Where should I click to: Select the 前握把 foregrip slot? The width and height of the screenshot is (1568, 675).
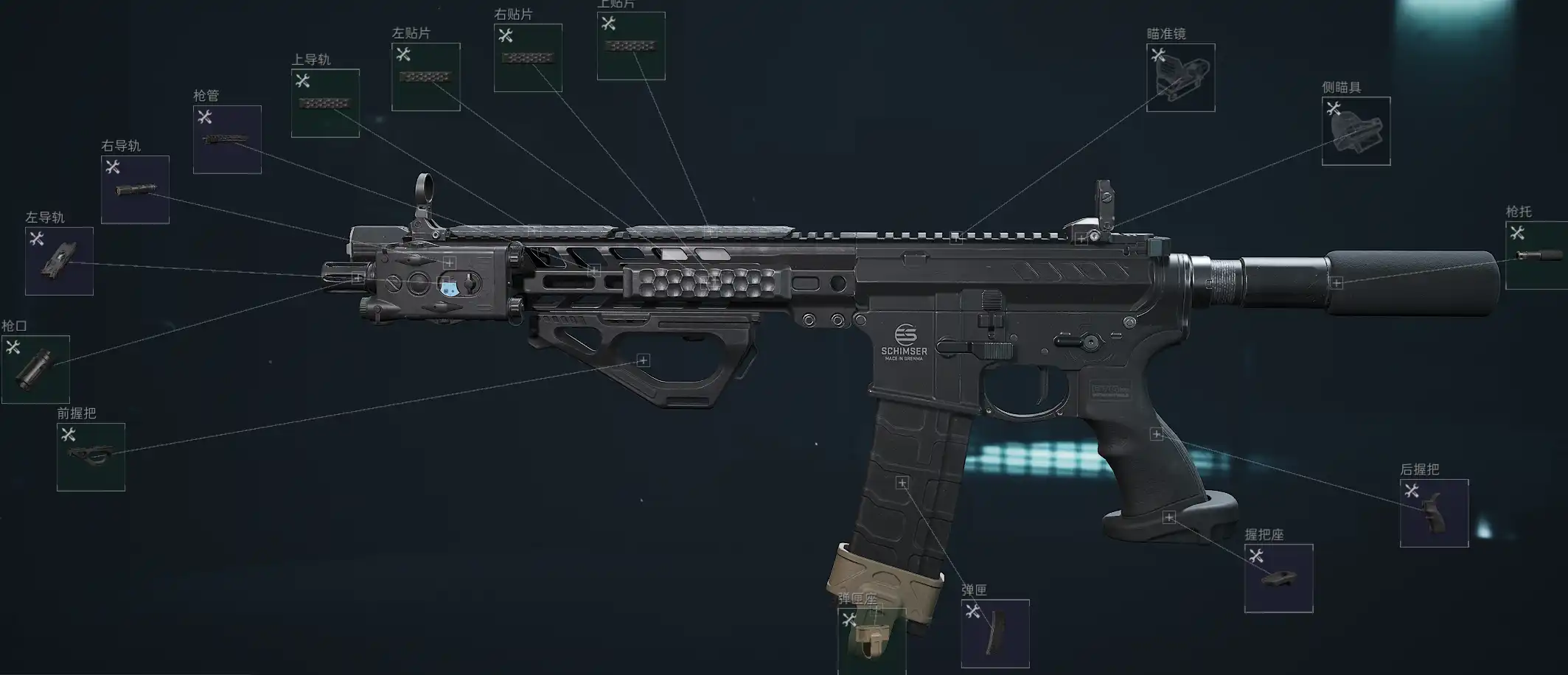[x=91, y=457]
